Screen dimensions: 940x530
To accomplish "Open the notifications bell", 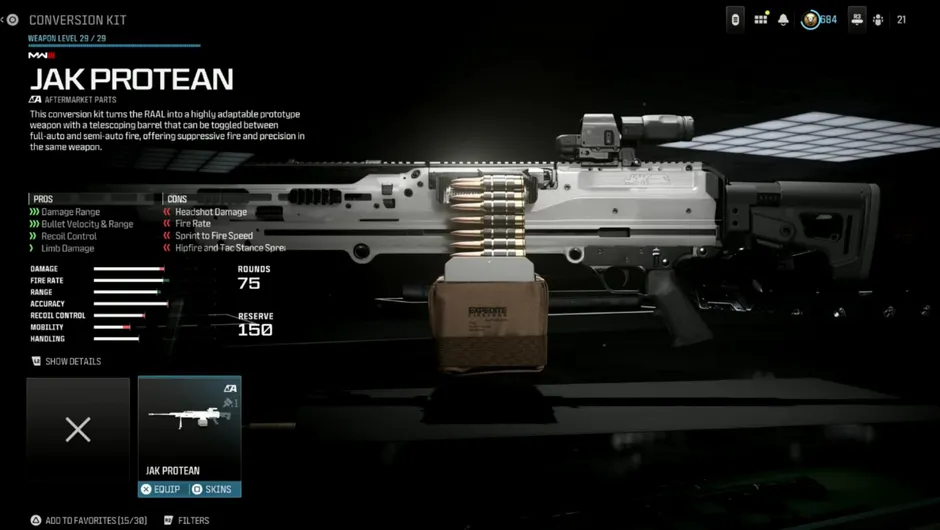I will 784,20.
